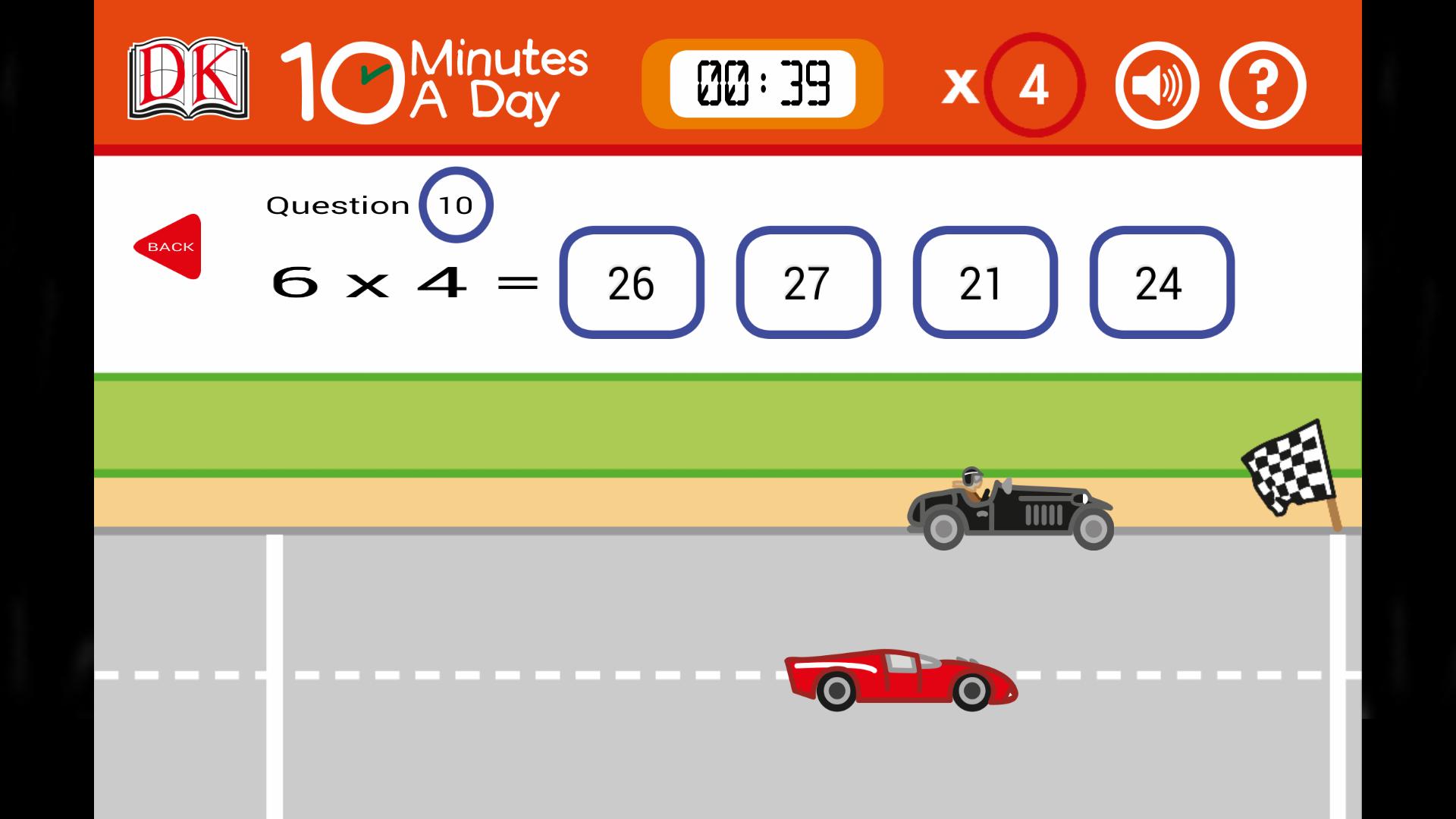
Task: Select answer option 26
Action: tap(632, 283)
